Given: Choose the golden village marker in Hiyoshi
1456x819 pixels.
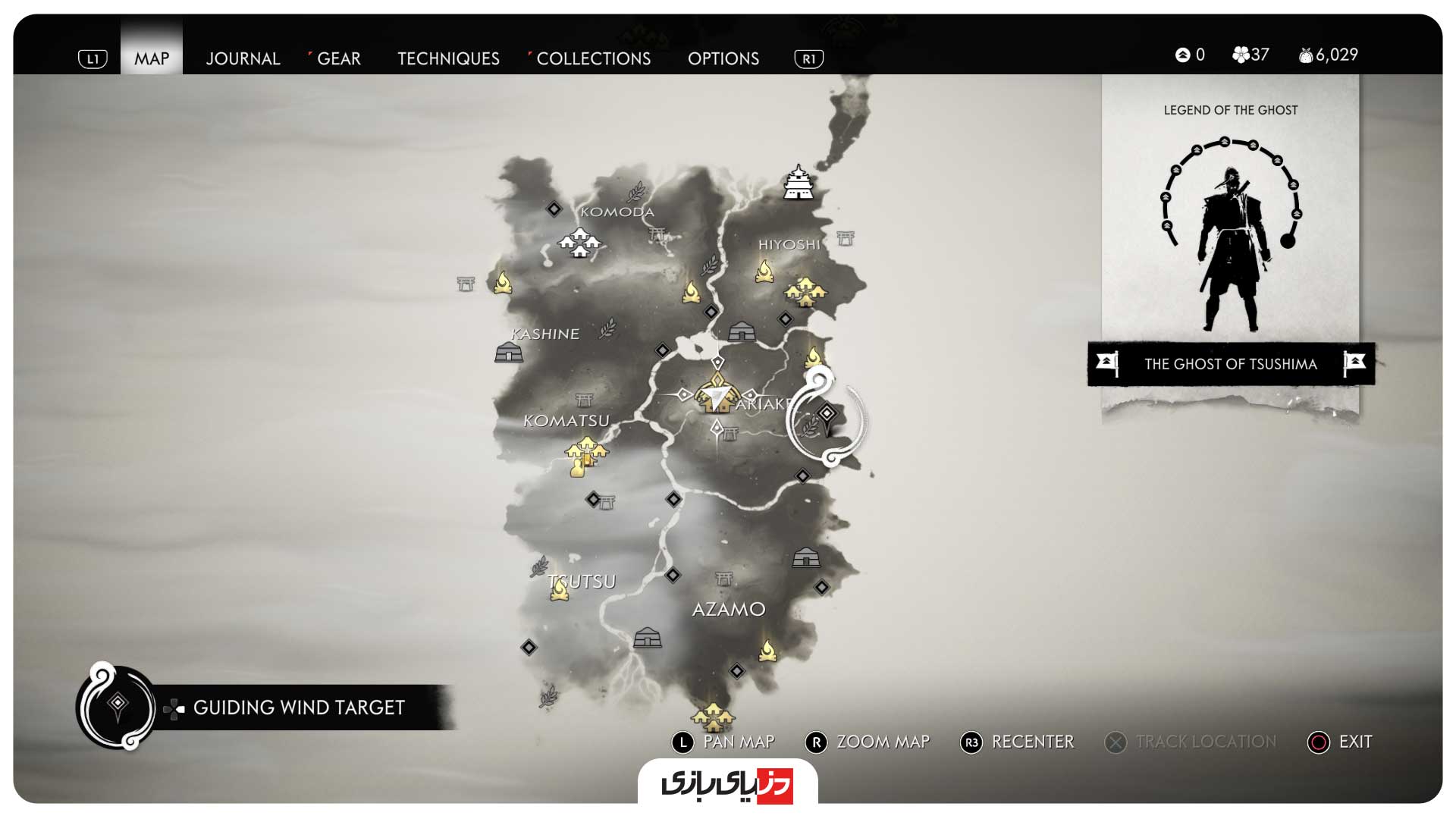Looking at the screenshot, I should point(805,291).
